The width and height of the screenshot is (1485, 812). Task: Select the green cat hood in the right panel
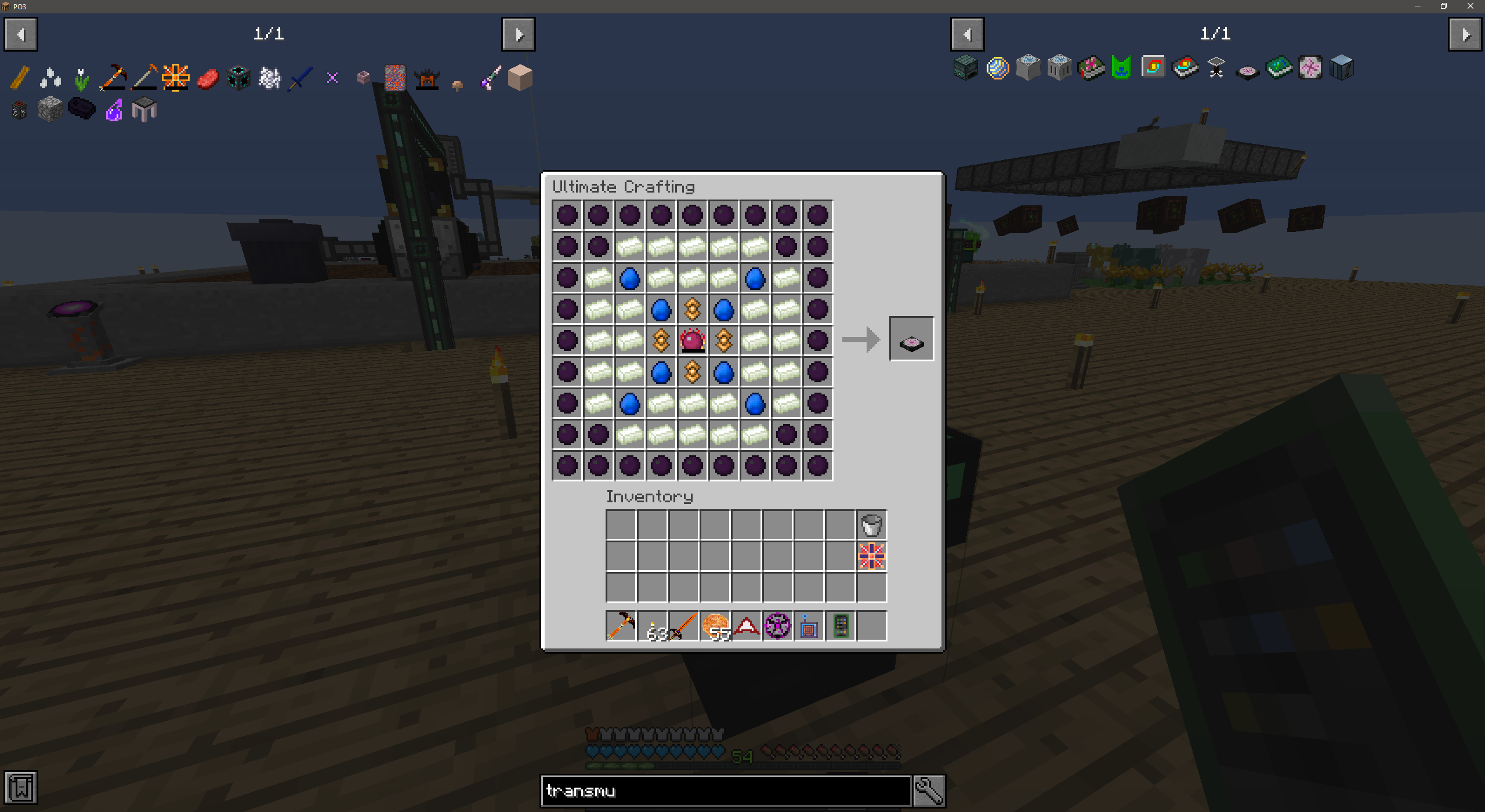click(x=1121, y=68)
